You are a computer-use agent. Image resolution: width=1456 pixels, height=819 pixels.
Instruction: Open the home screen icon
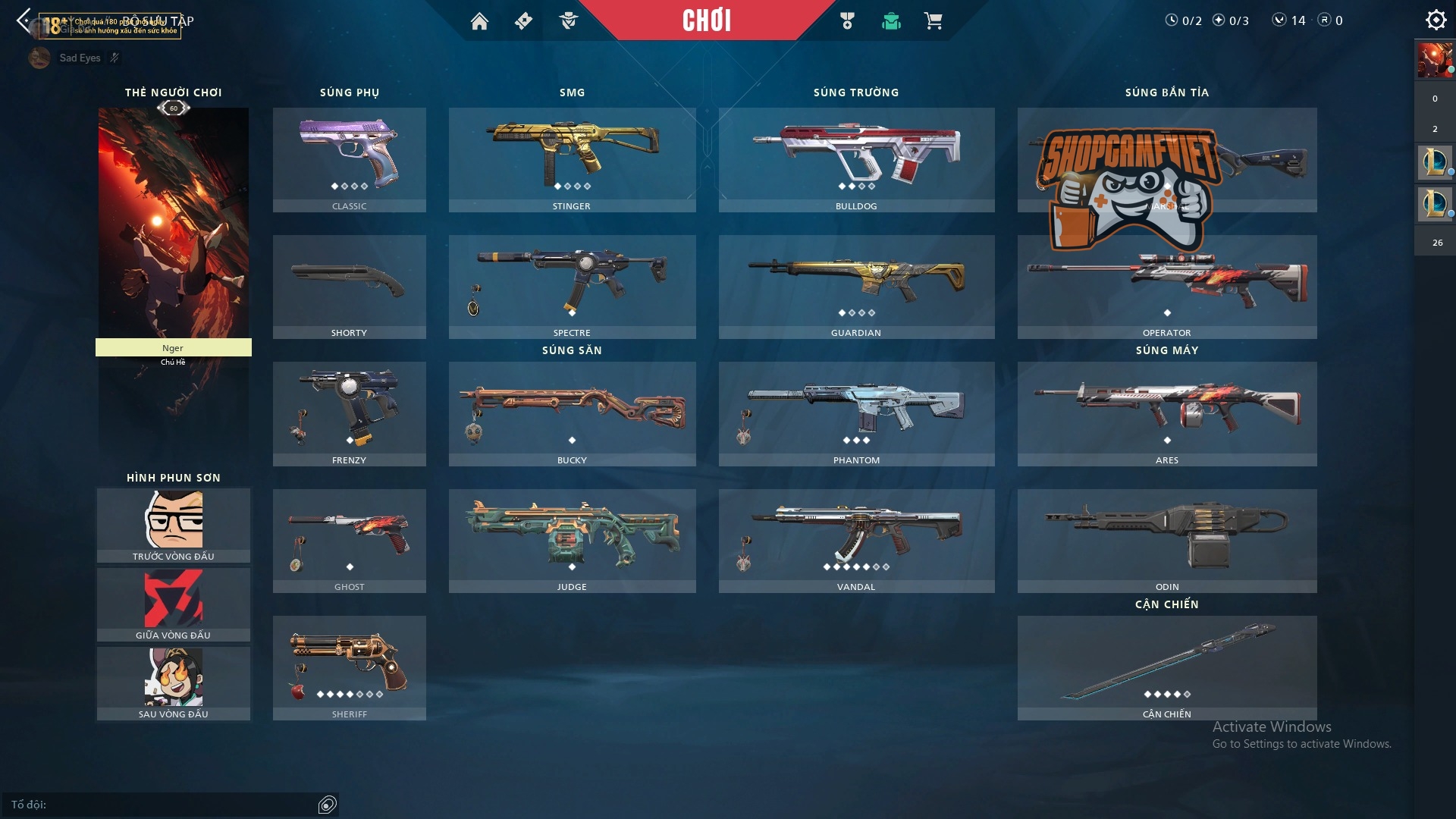click(481, 22)
